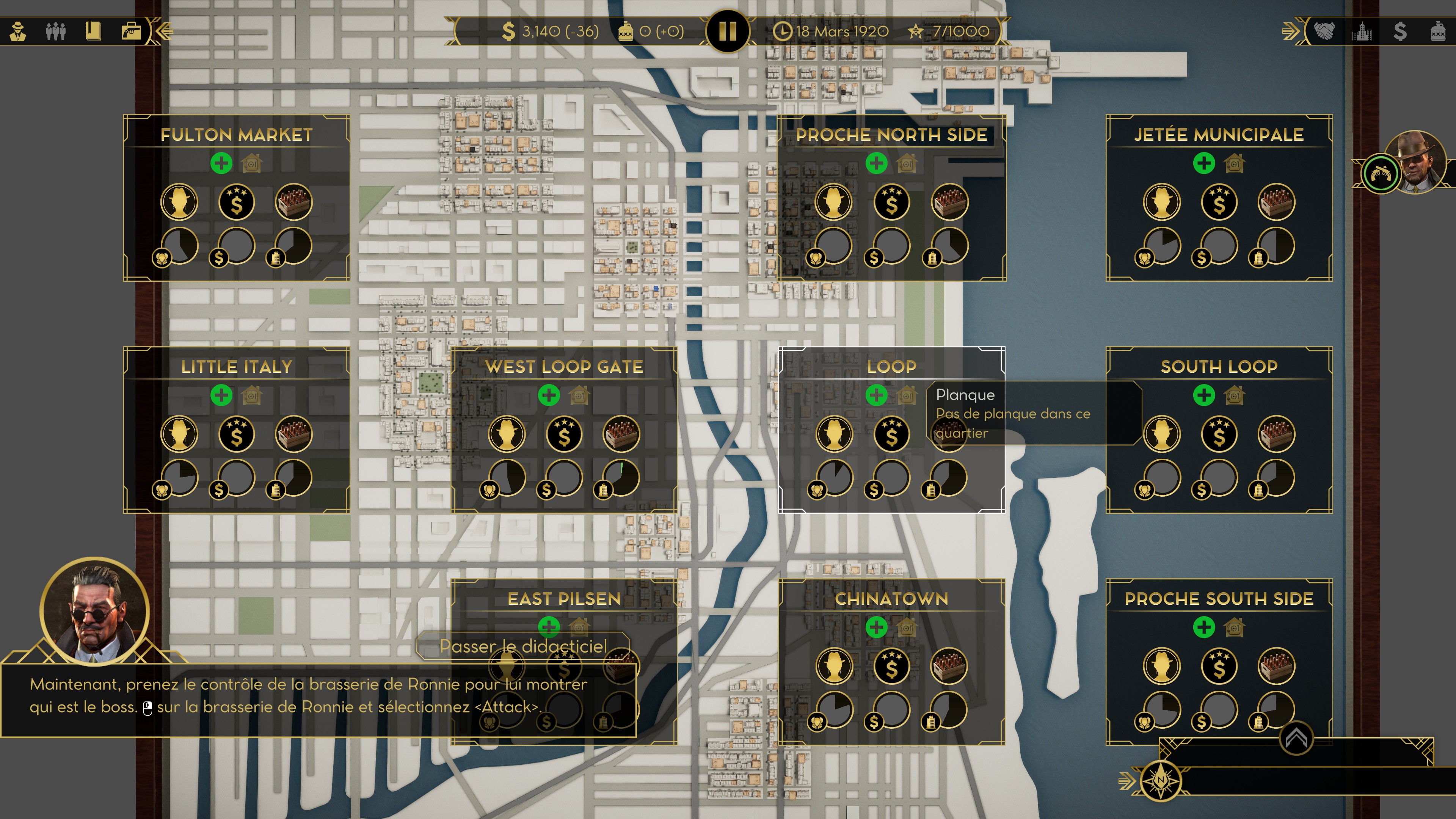Click the crate of bottles icon in Chinatown
Image resolution: width=1456 pixels, height=819 pixels.
tap(949, 666)
